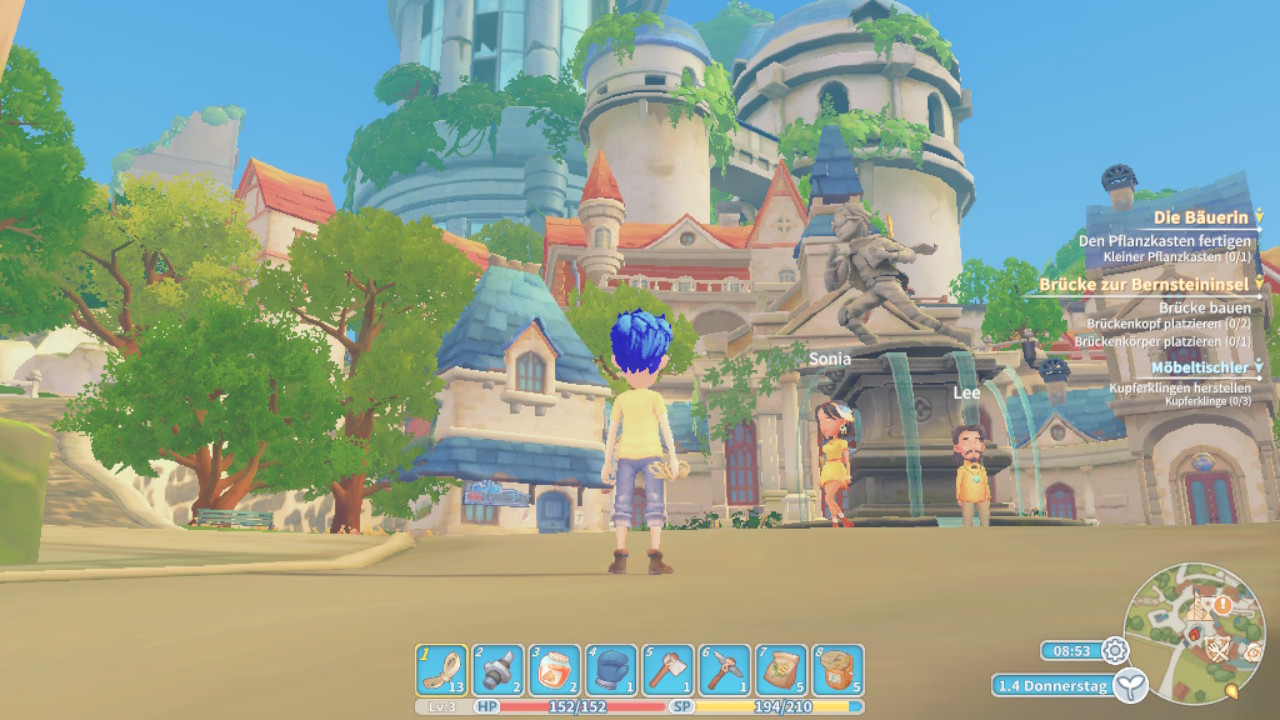Viewport: 1280px width, 720px height.
Task: Select the metal pipe item in slot 2
Action: click(498, 670)
